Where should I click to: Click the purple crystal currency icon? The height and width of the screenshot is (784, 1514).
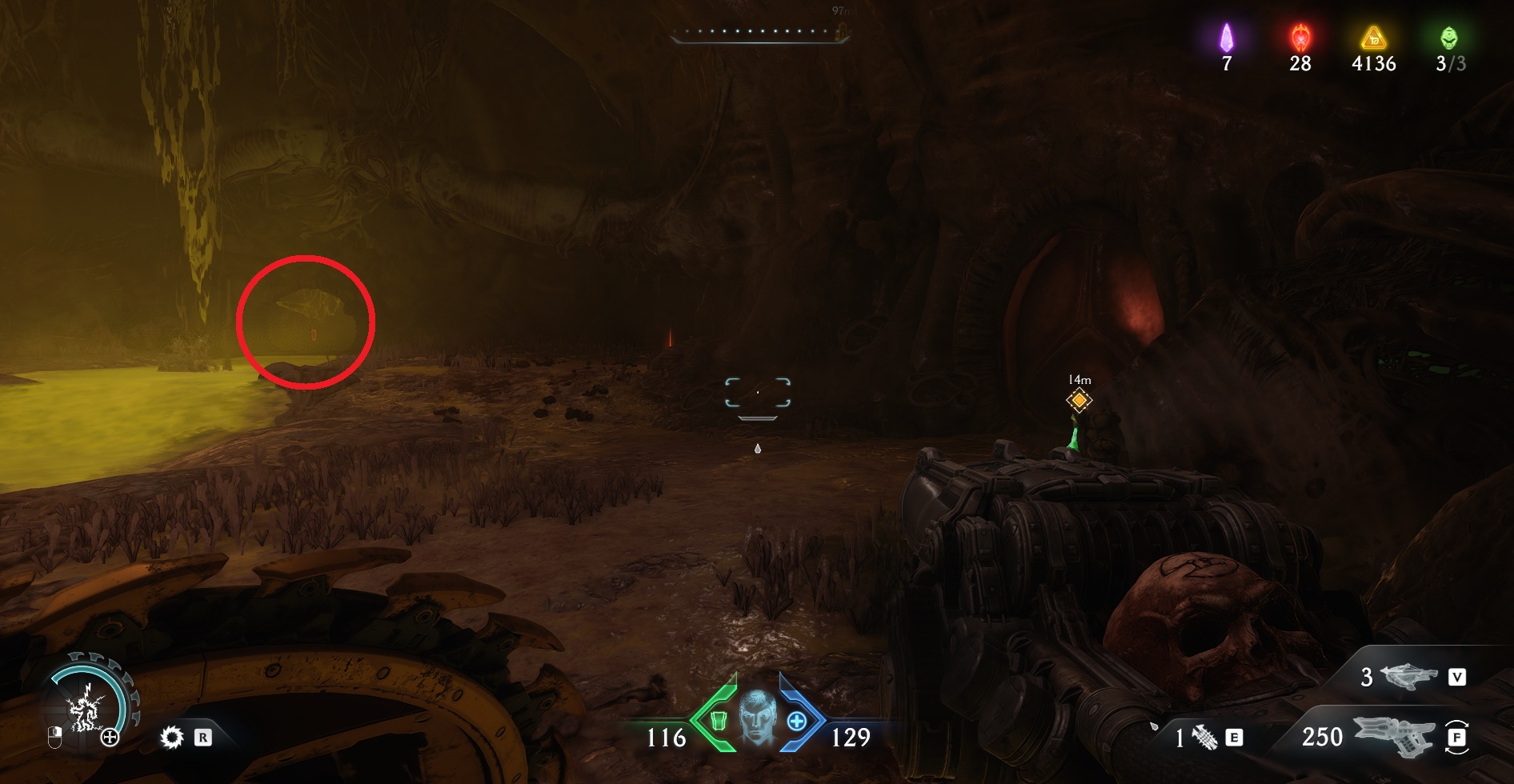coord(1226,38)
